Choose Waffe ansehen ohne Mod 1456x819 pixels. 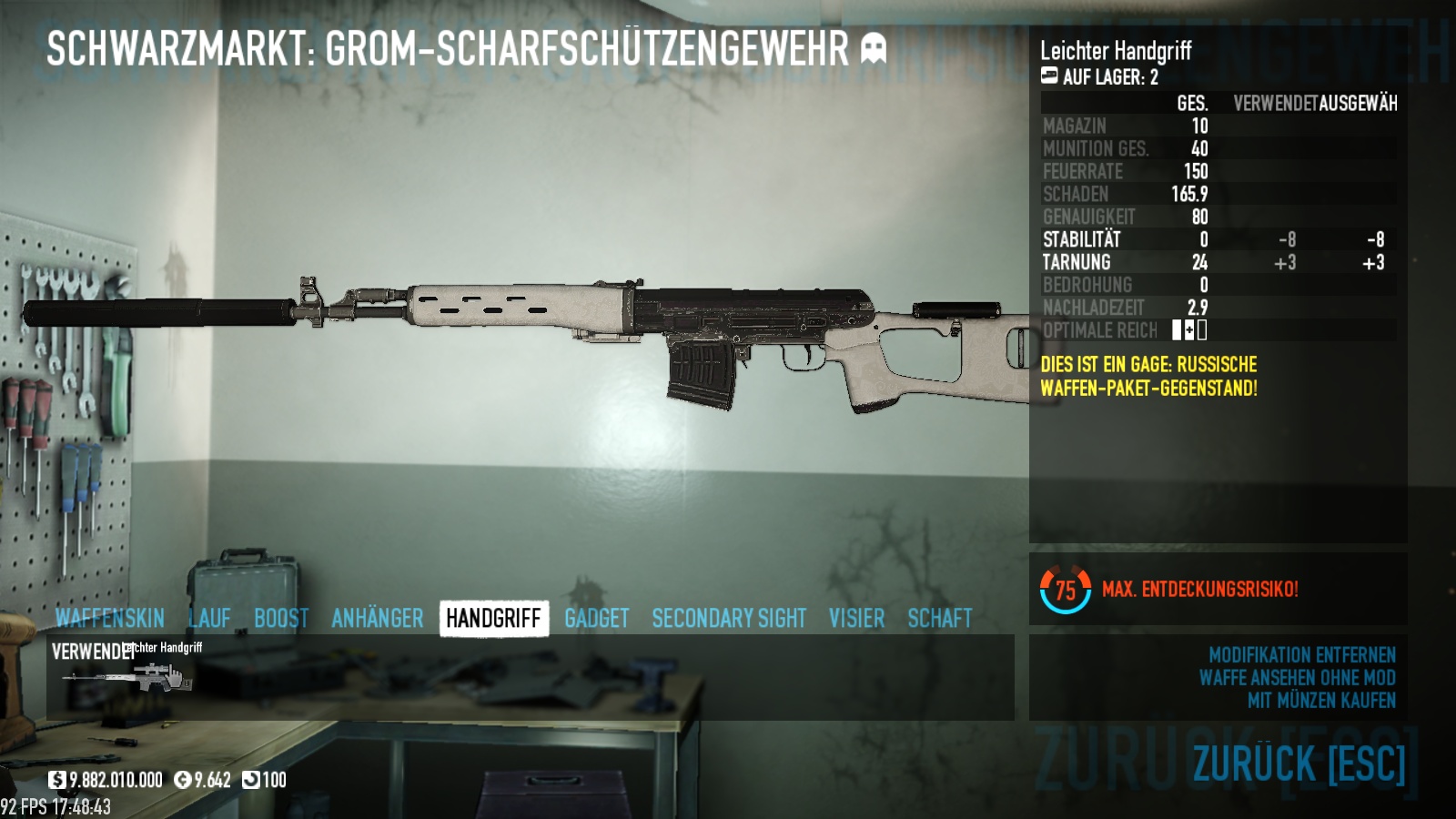[1297, 678]
